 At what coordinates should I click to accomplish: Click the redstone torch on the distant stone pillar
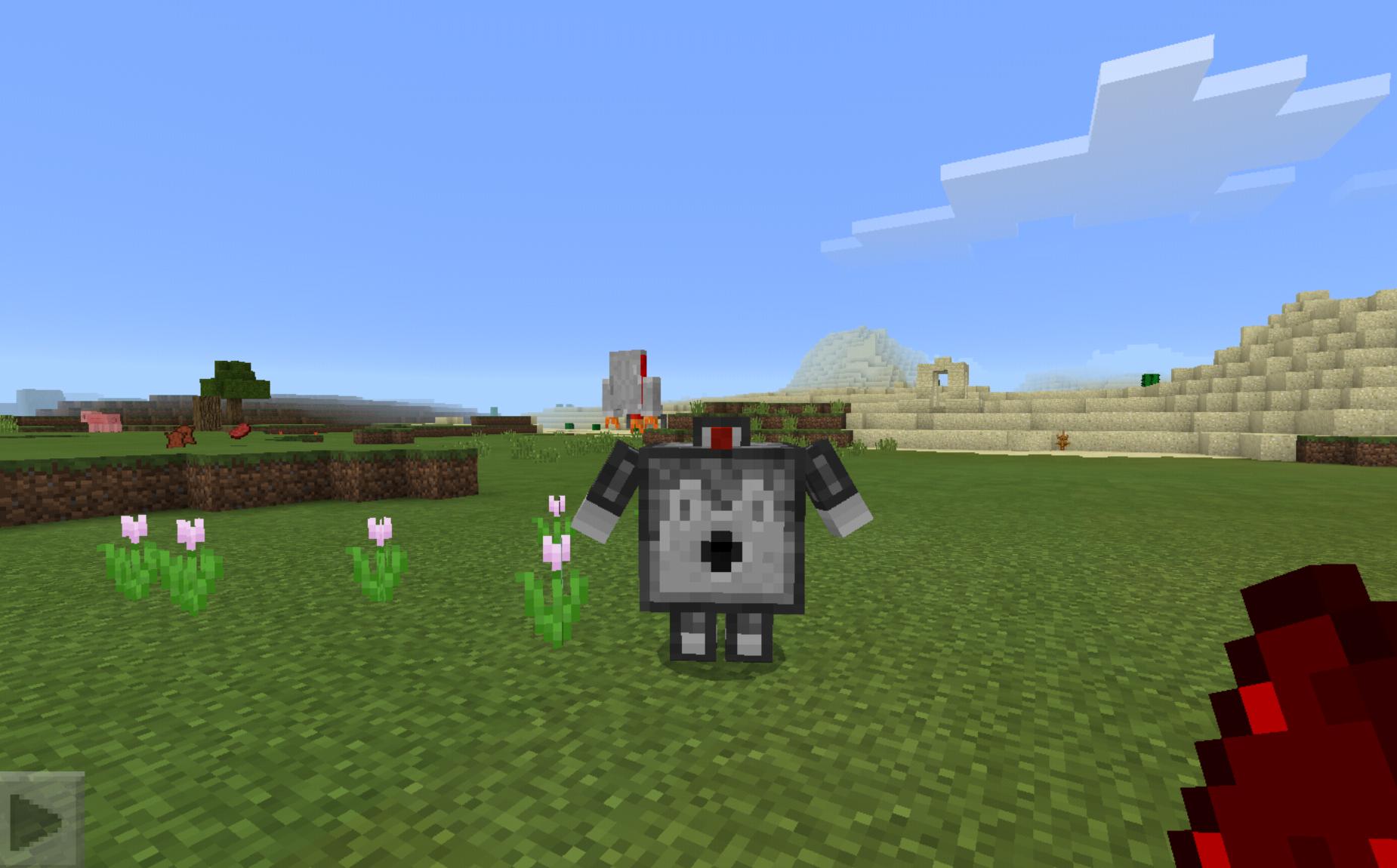pyautogui.click(x=642, y=365)
